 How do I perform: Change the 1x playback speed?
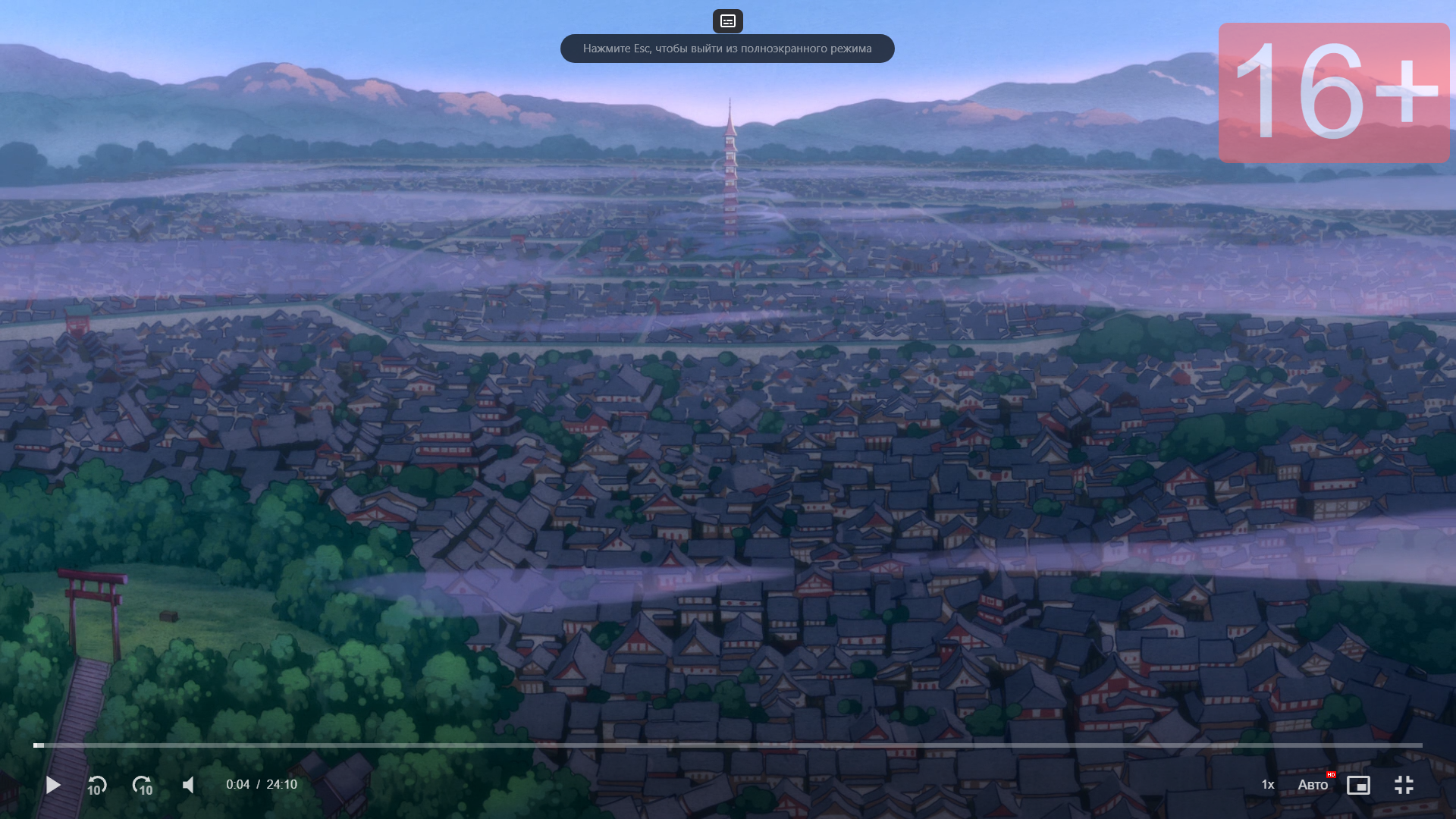(1267, 785)
